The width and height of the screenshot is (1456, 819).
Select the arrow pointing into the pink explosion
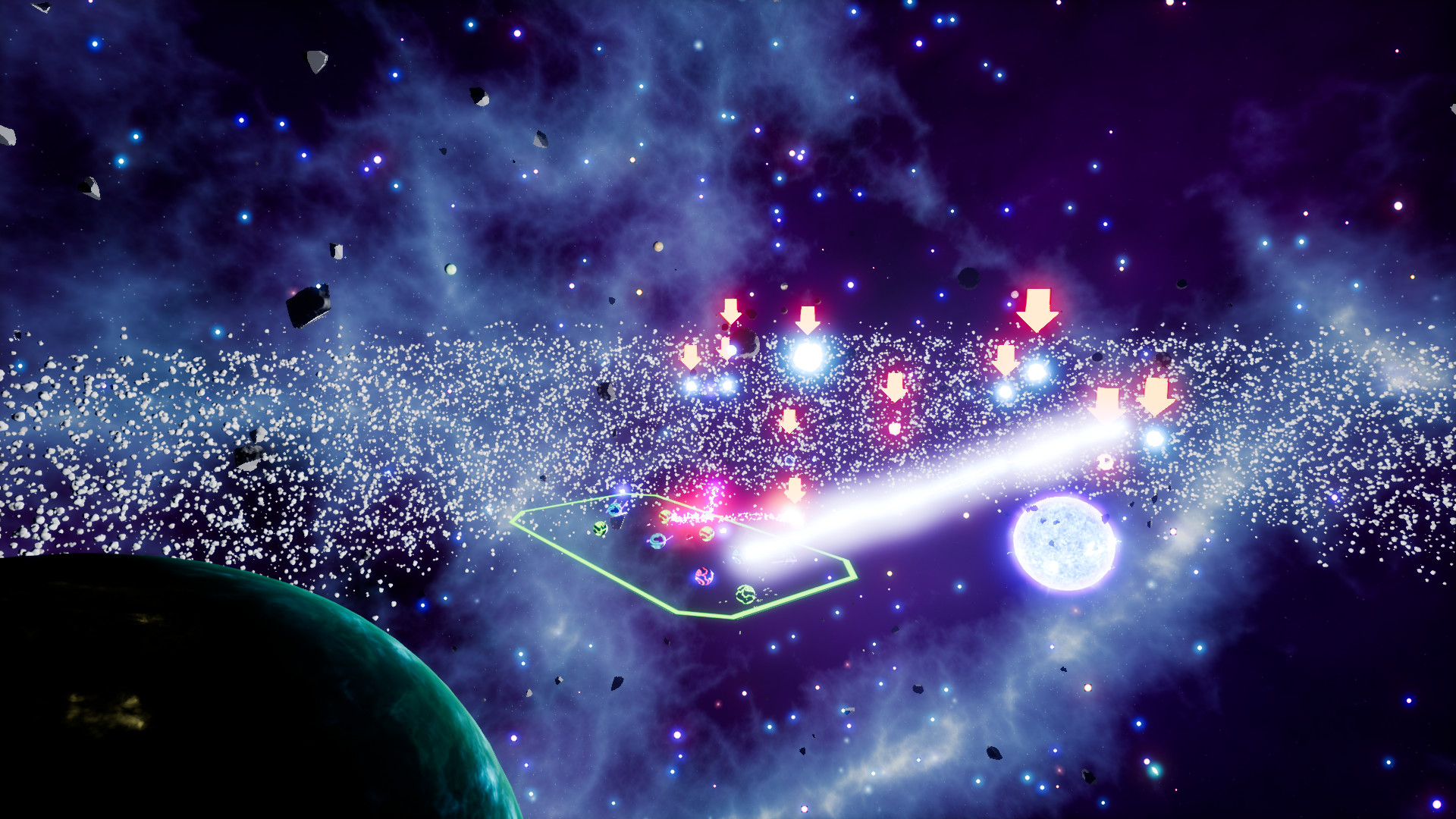(794, 491)
